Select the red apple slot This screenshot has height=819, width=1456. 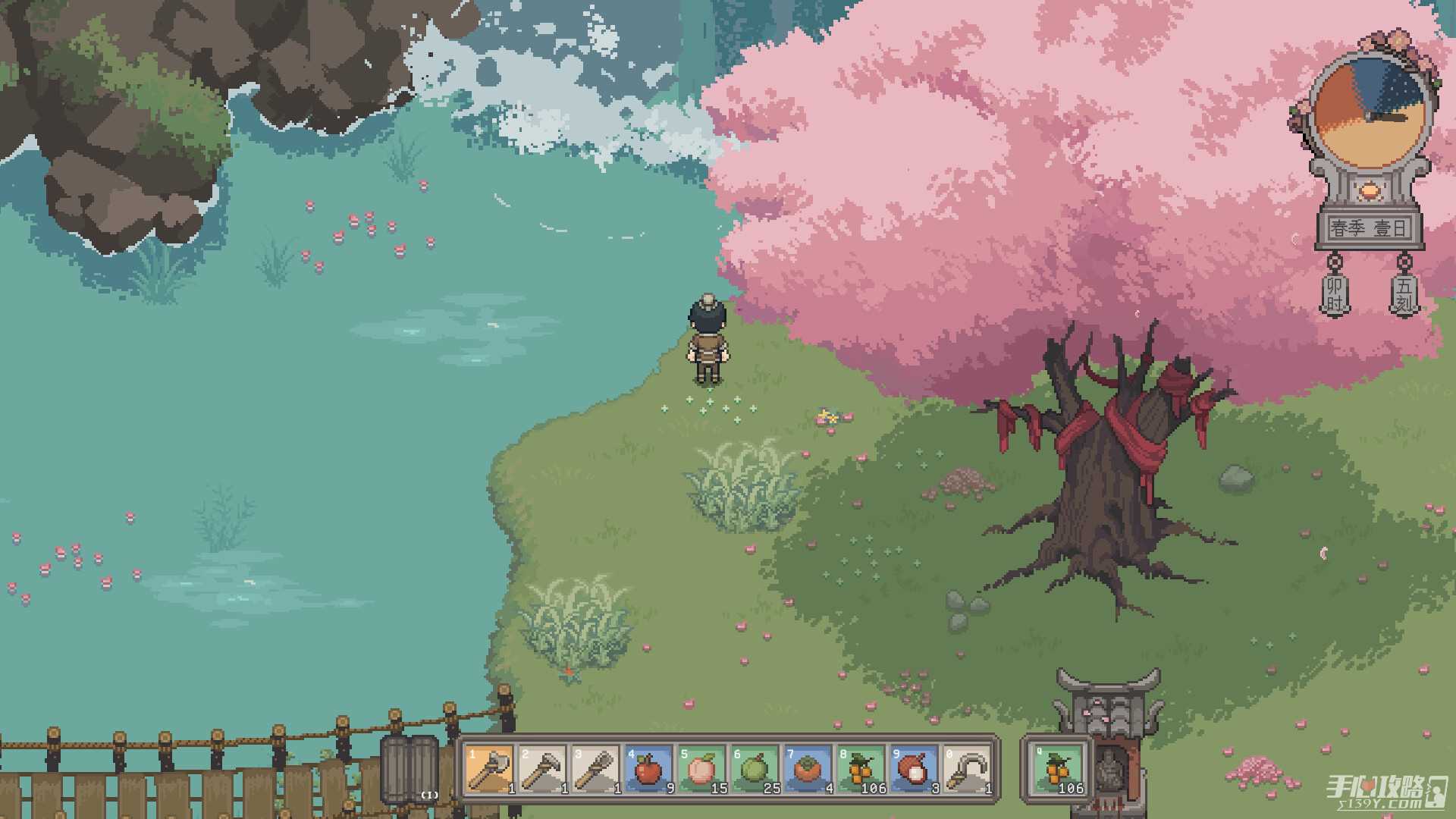[x=649, y=770]
